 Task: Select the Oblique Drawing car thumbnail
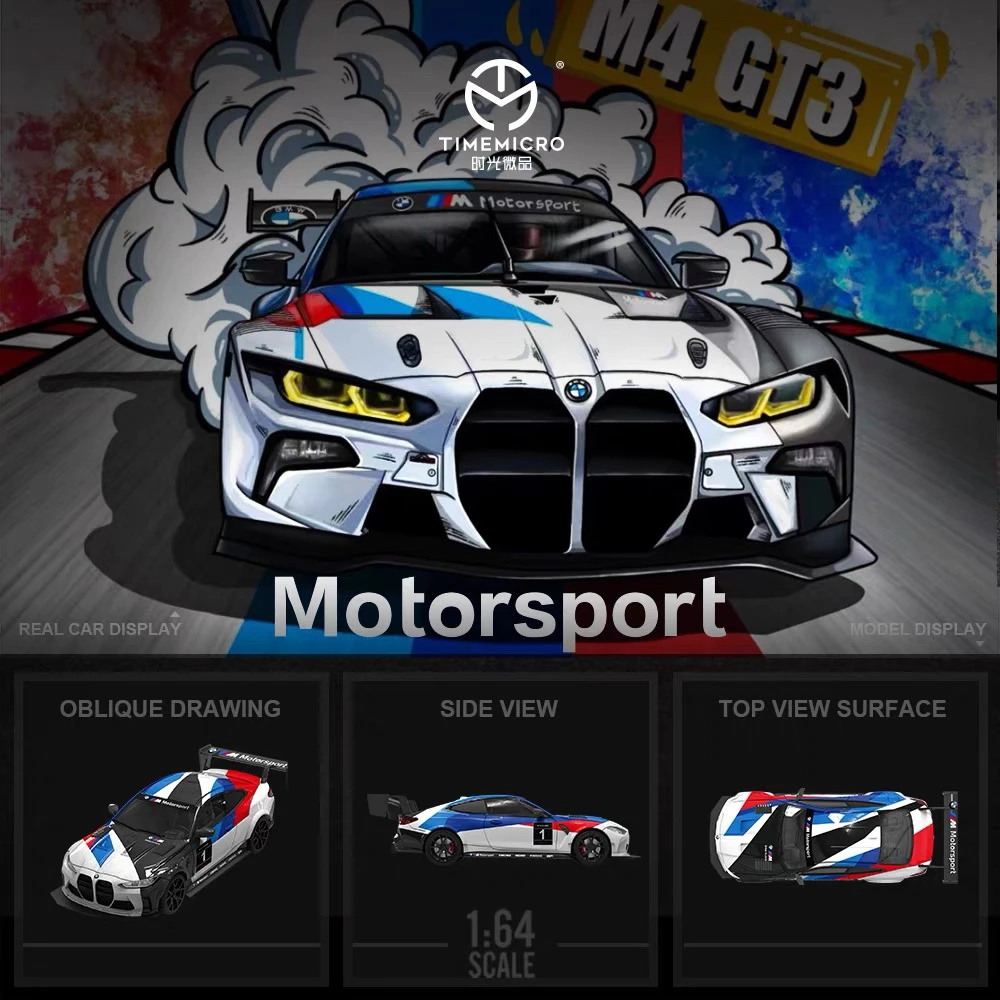172,830
